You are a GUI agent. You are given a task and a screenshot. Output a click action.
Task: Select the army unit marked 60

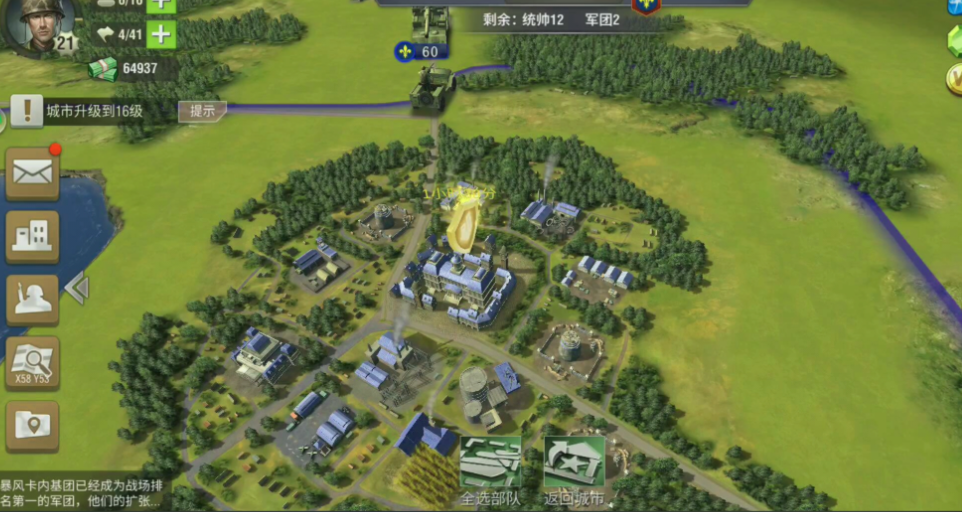[x=432, y=85]
